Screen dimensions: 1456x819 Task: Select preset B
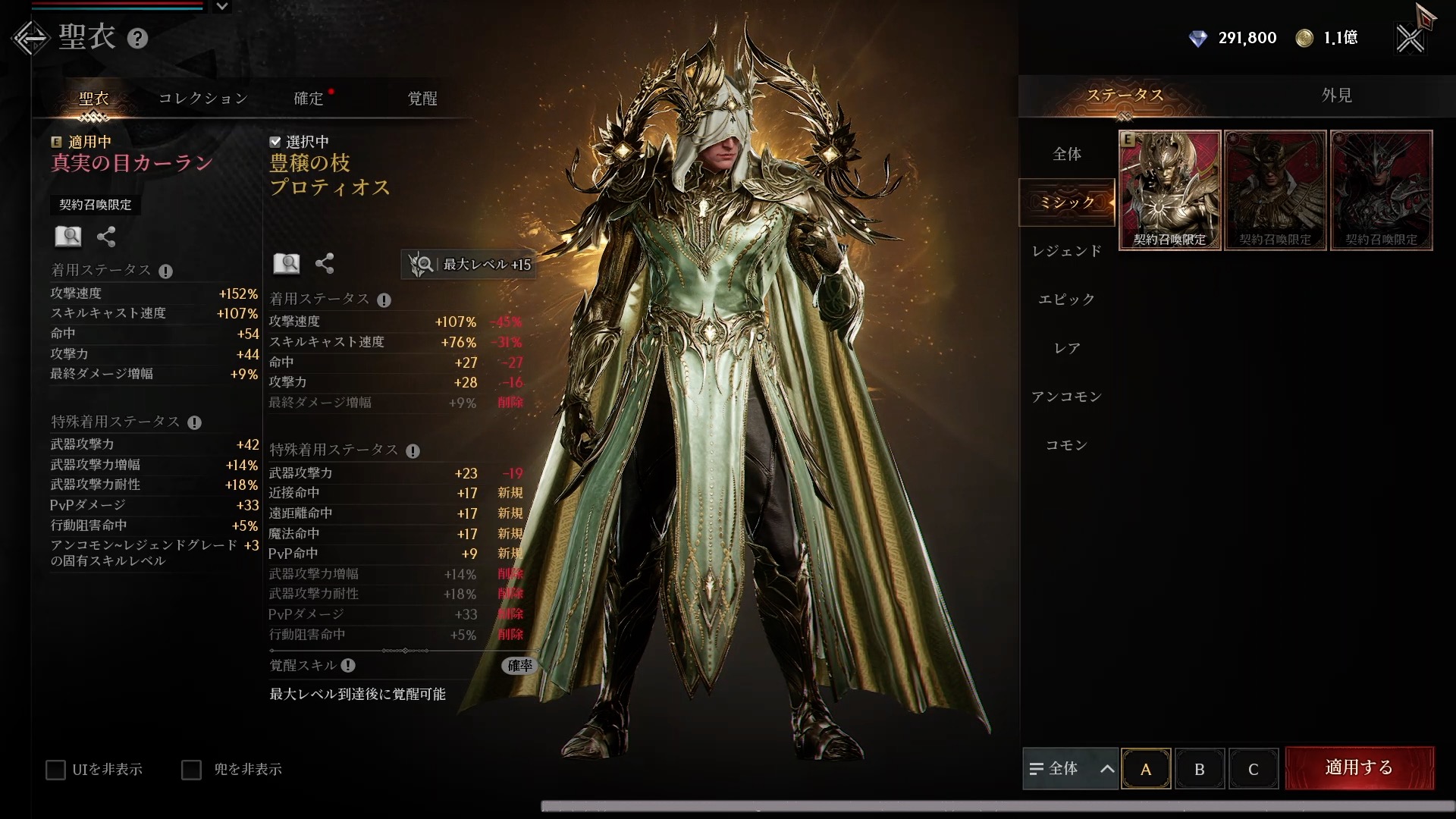click(x=1200, y=769)
